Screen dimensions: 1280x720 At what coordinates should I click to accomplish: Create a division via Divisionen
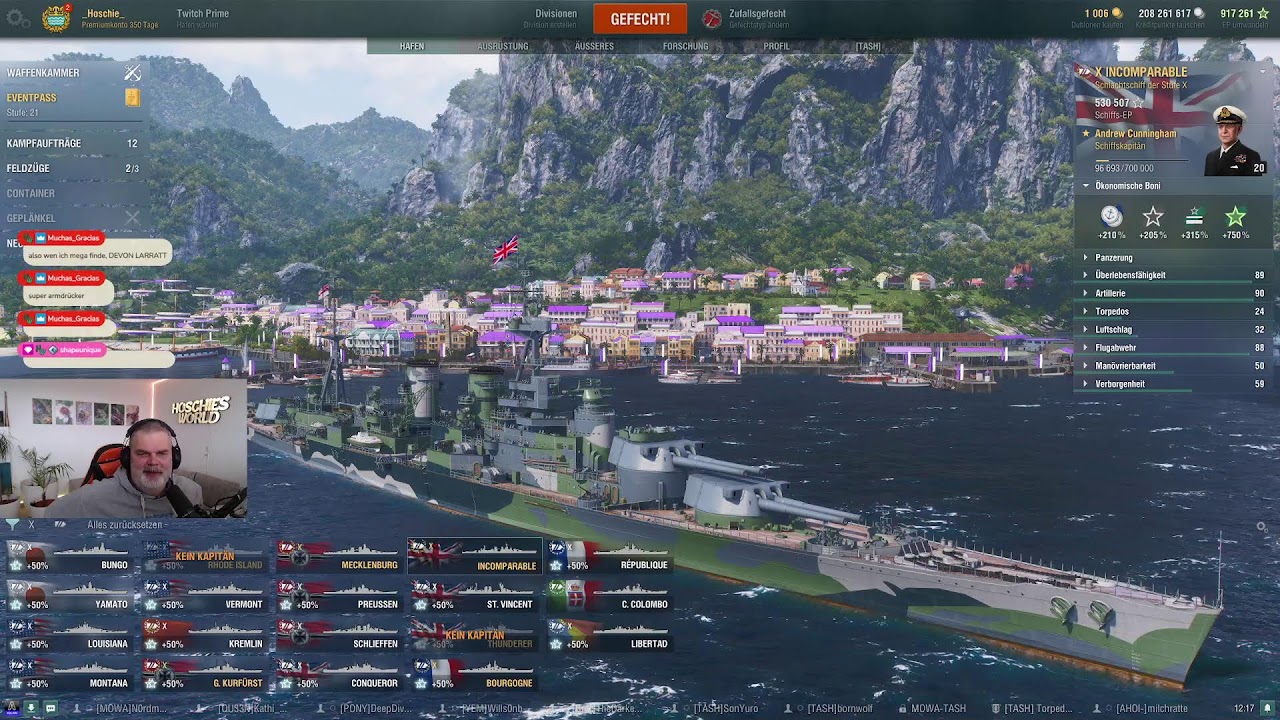556,18
